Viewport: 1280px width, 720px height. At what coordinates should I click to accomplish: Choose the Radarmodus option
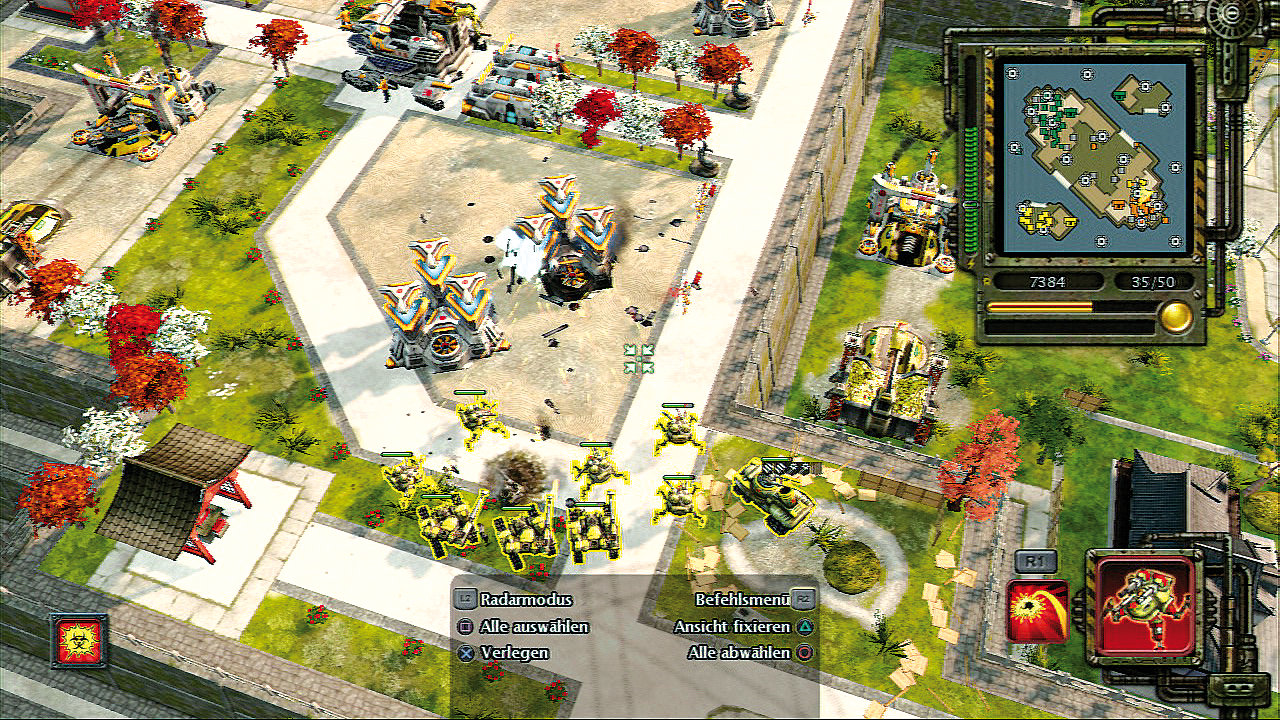tap(526, 600)
